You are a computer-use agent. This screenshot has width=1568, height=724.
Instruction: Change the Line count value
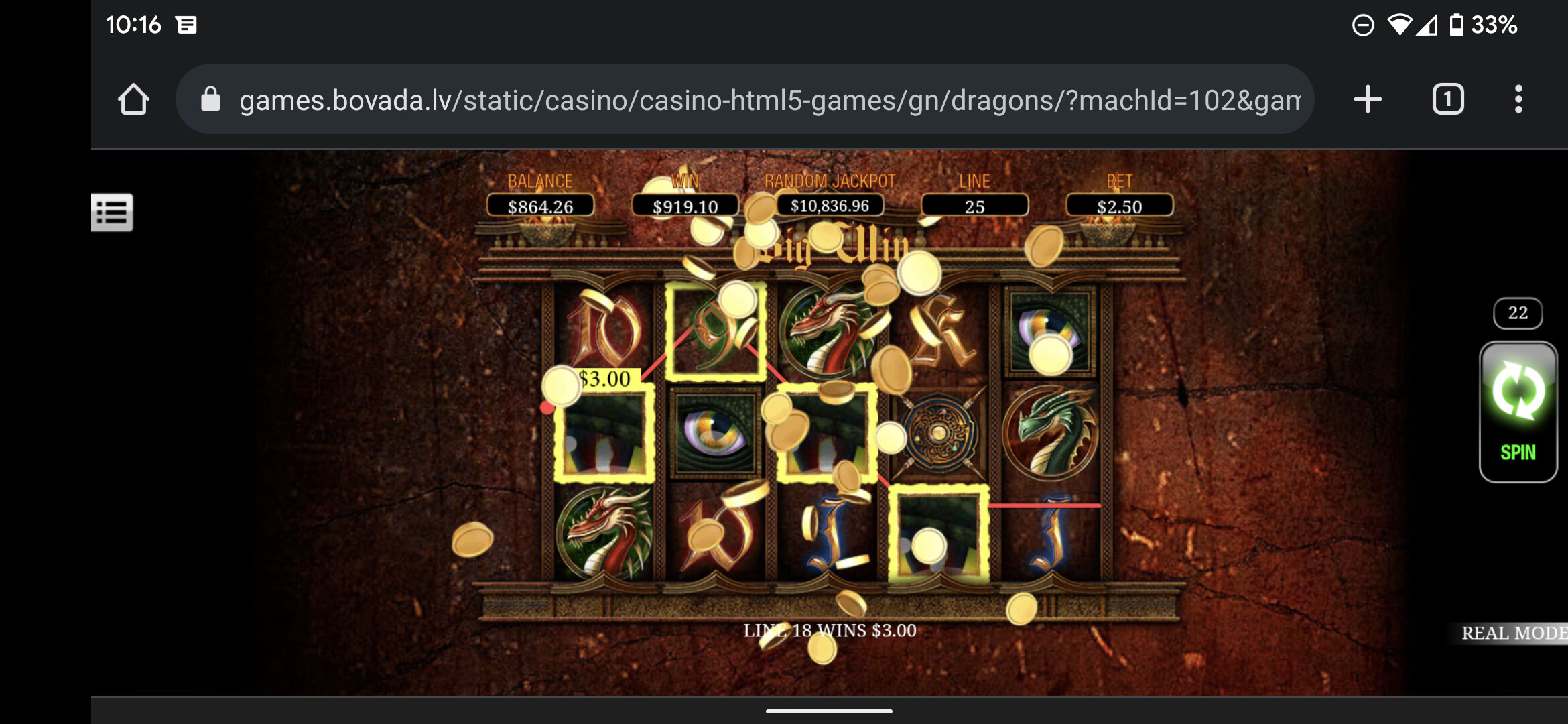(974, 206)
